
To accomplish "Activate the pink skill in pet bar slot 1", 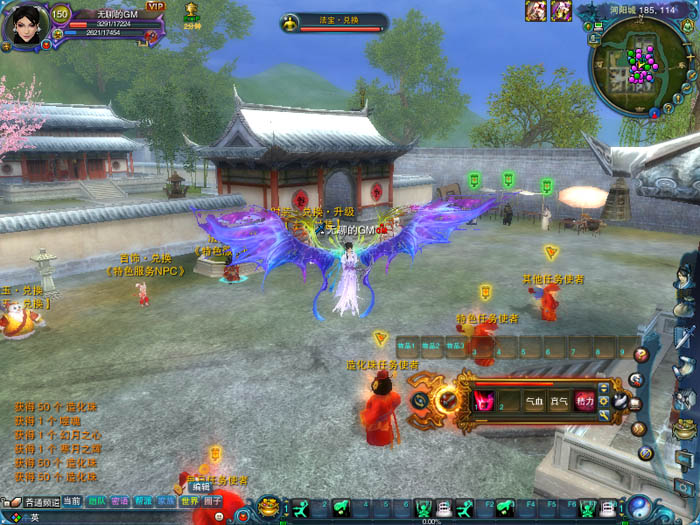I will tap(485, 401).
